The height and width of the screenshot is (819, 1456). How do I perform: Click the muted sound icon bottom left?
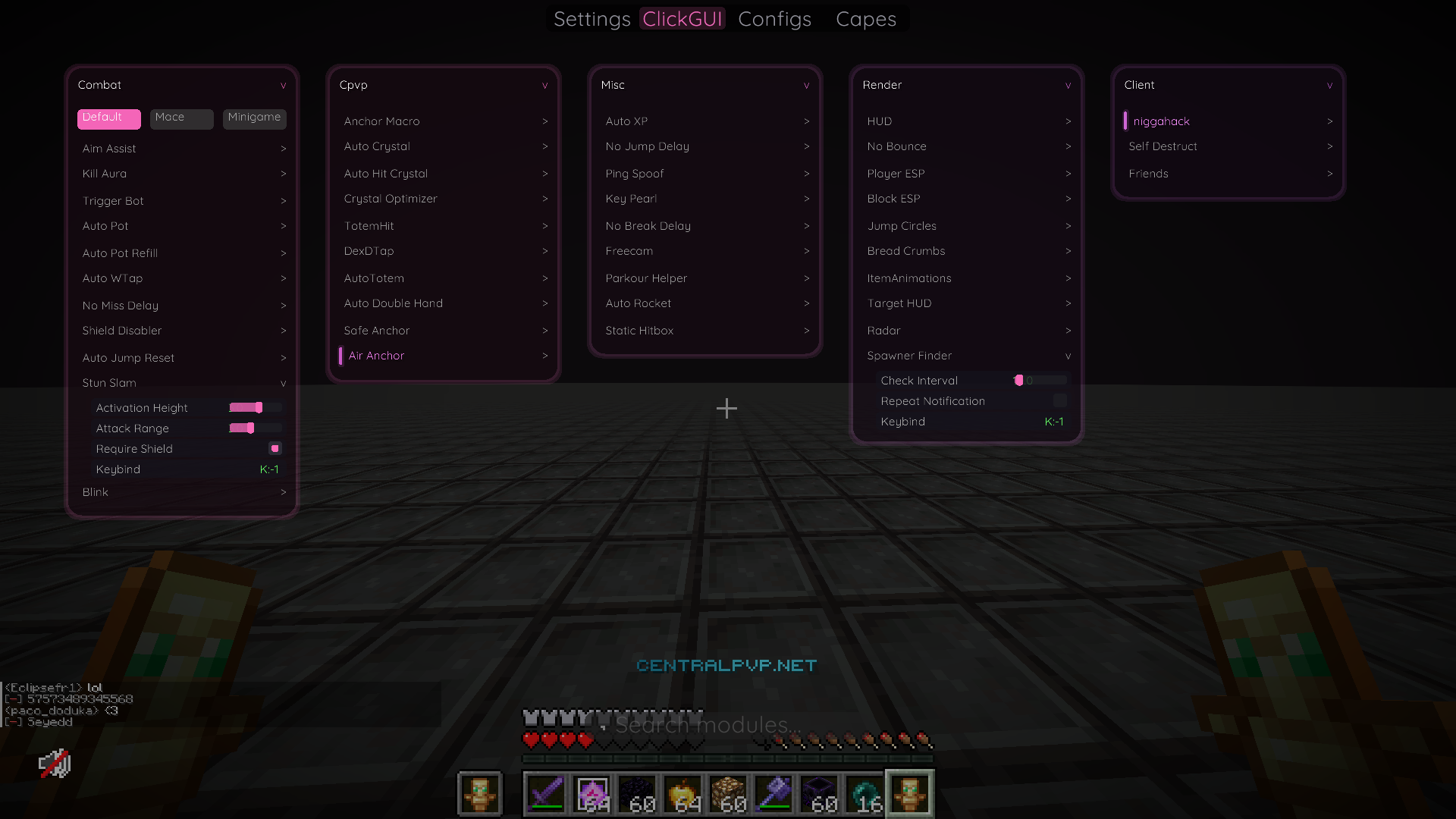click(54, 764)
